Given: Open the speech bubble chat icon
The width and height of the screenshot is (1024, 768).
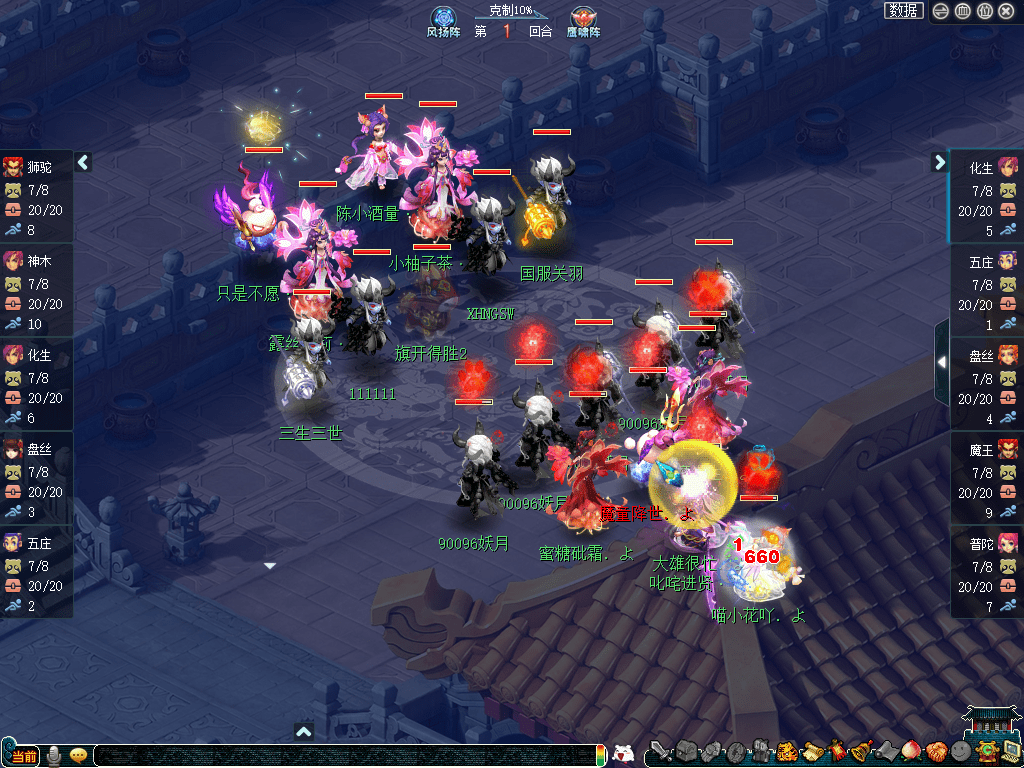Looking at the screenshot, I should 77,755.
